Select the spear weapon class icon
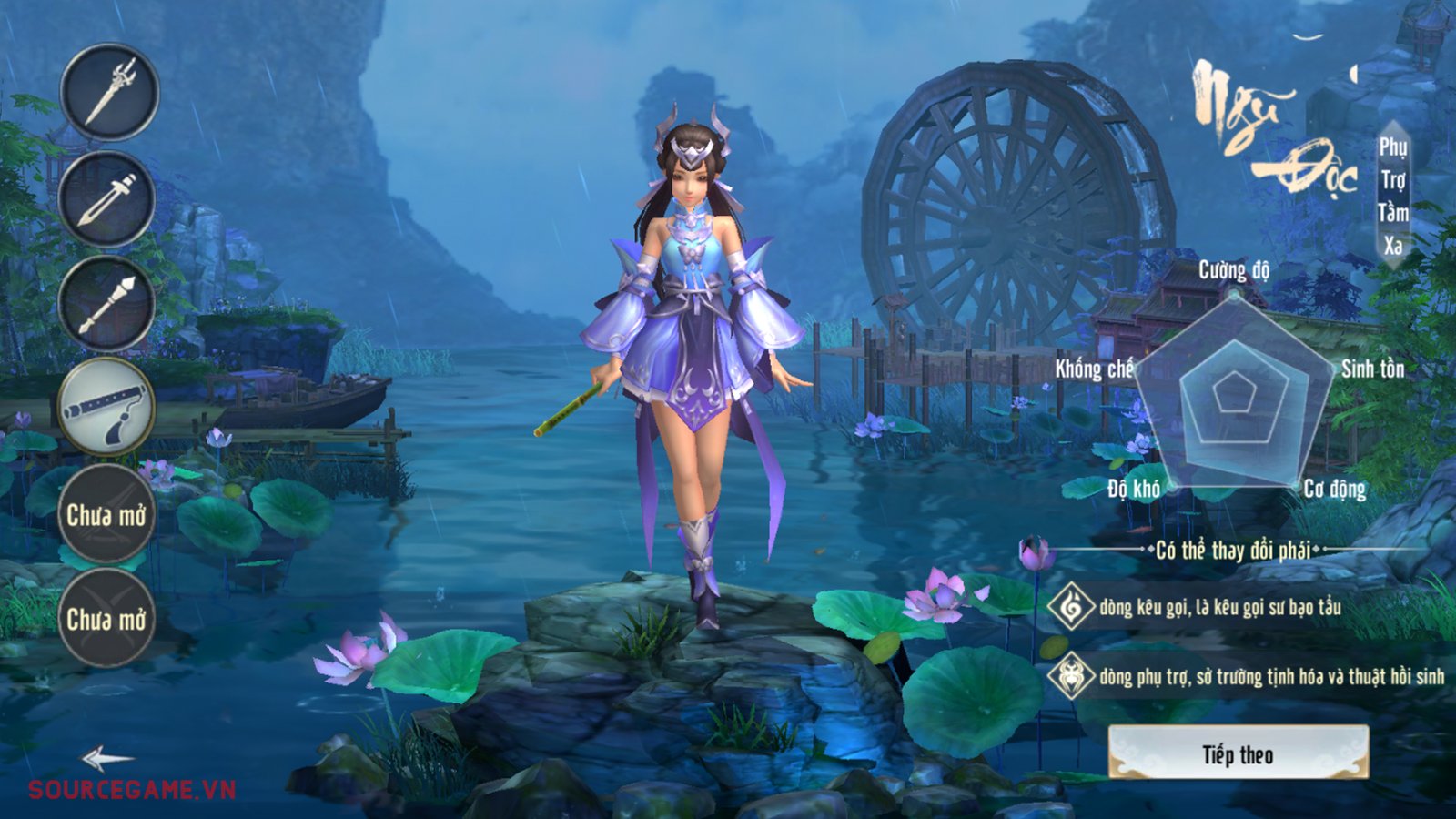Screen dimensions: 1456x819 (107, 304)
